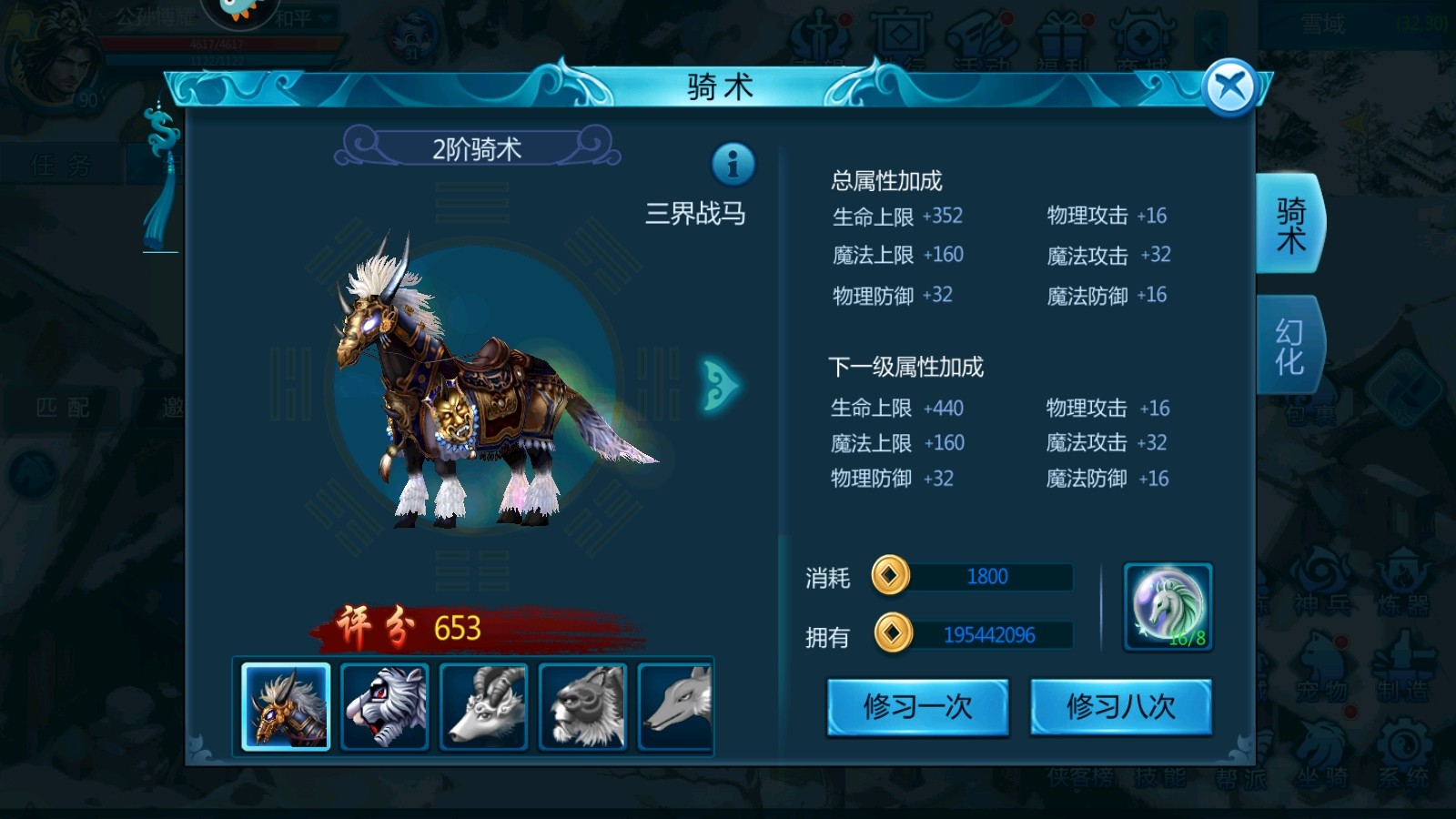Show the next mount with the arrow

(x=720, y=386)
